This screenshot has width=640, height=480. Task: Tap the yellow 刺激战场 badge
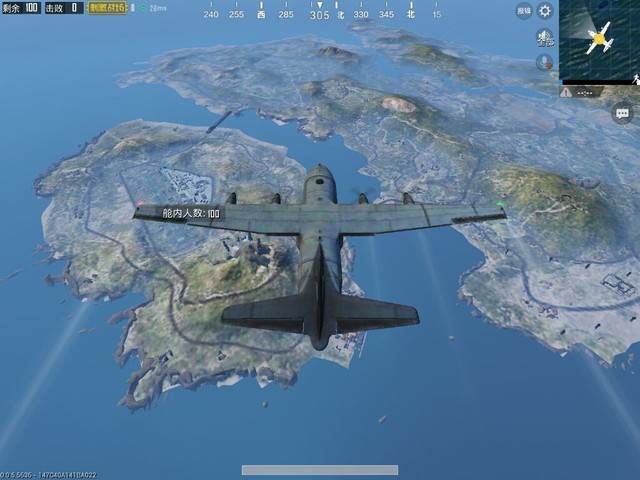tap(109, 8)
